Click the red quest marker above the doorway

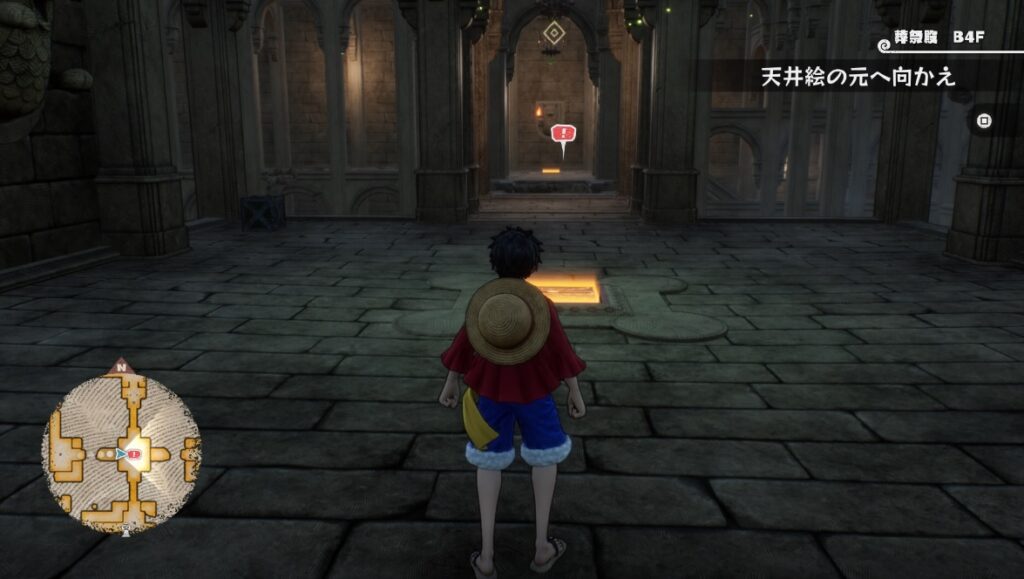563,135
